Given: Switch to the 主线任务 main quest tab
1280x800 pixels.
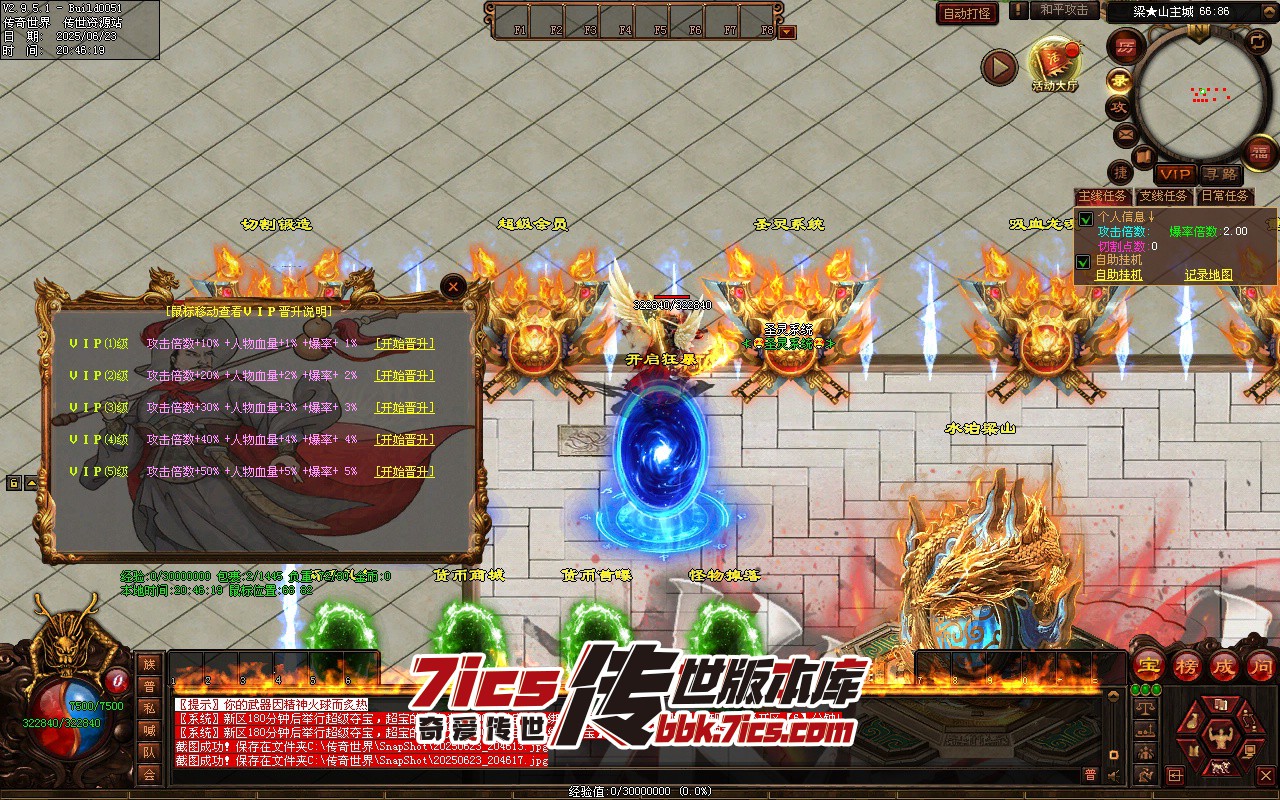Looking at the screenshot, I should click(x=1103, y=197).
